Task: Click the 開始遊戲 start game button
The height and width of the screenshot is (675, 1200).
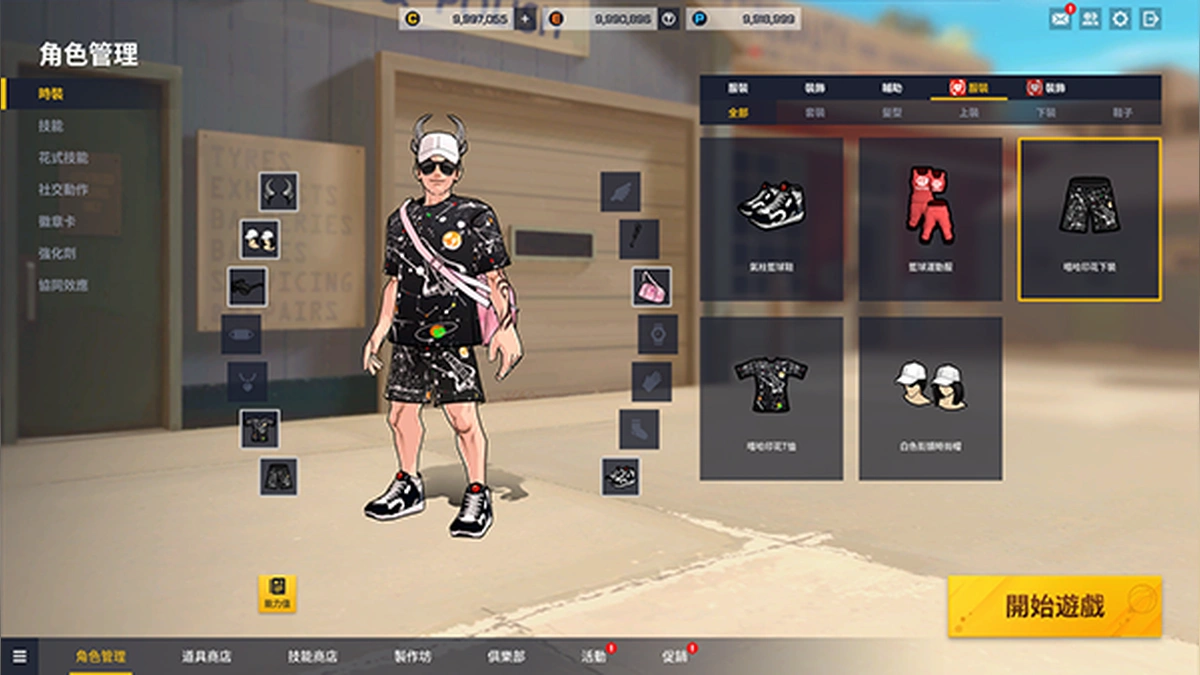Action: pos(1054,606)
